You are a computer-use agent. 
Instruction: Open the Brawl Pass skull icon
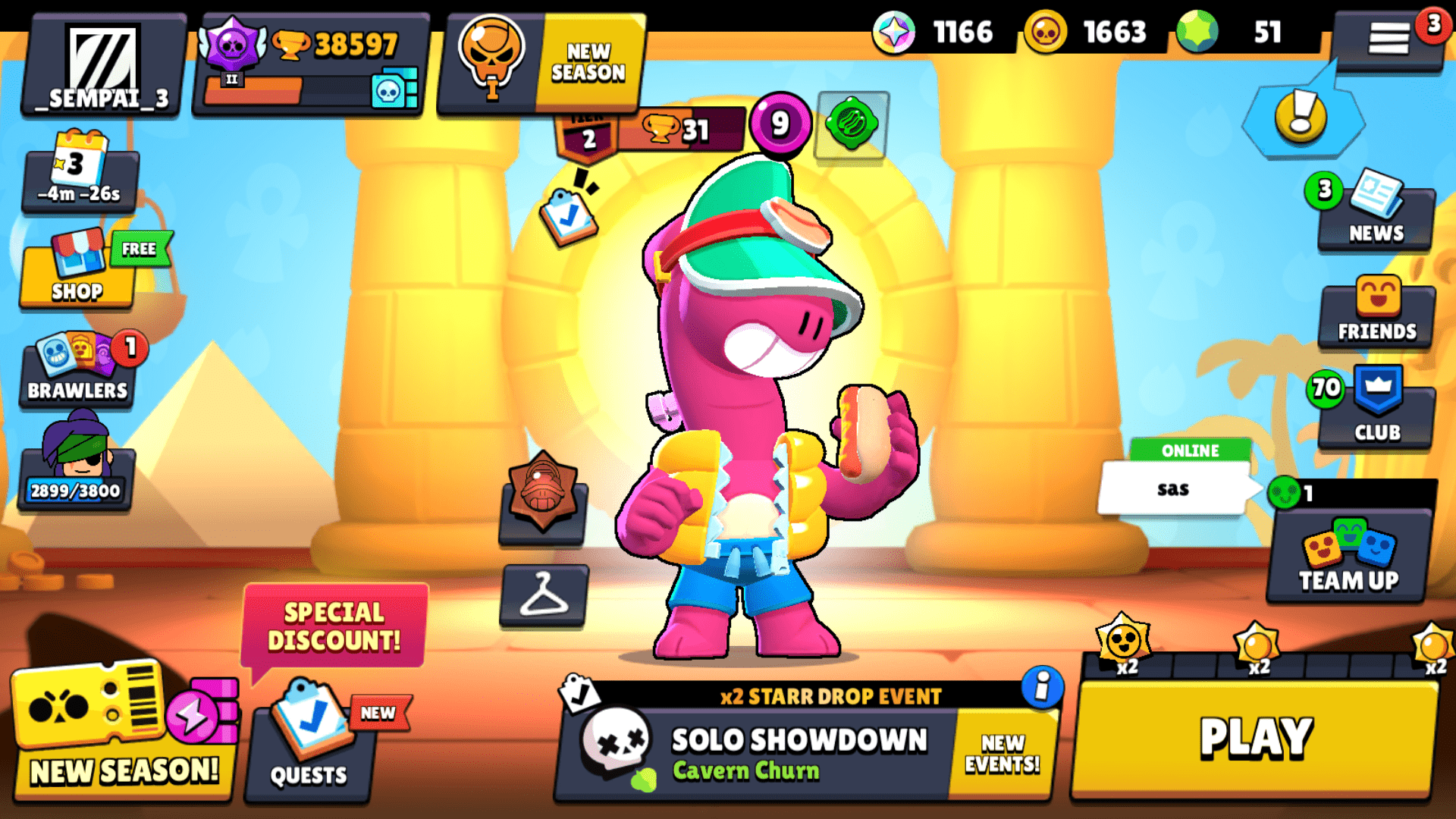click(x=490, y=55)
